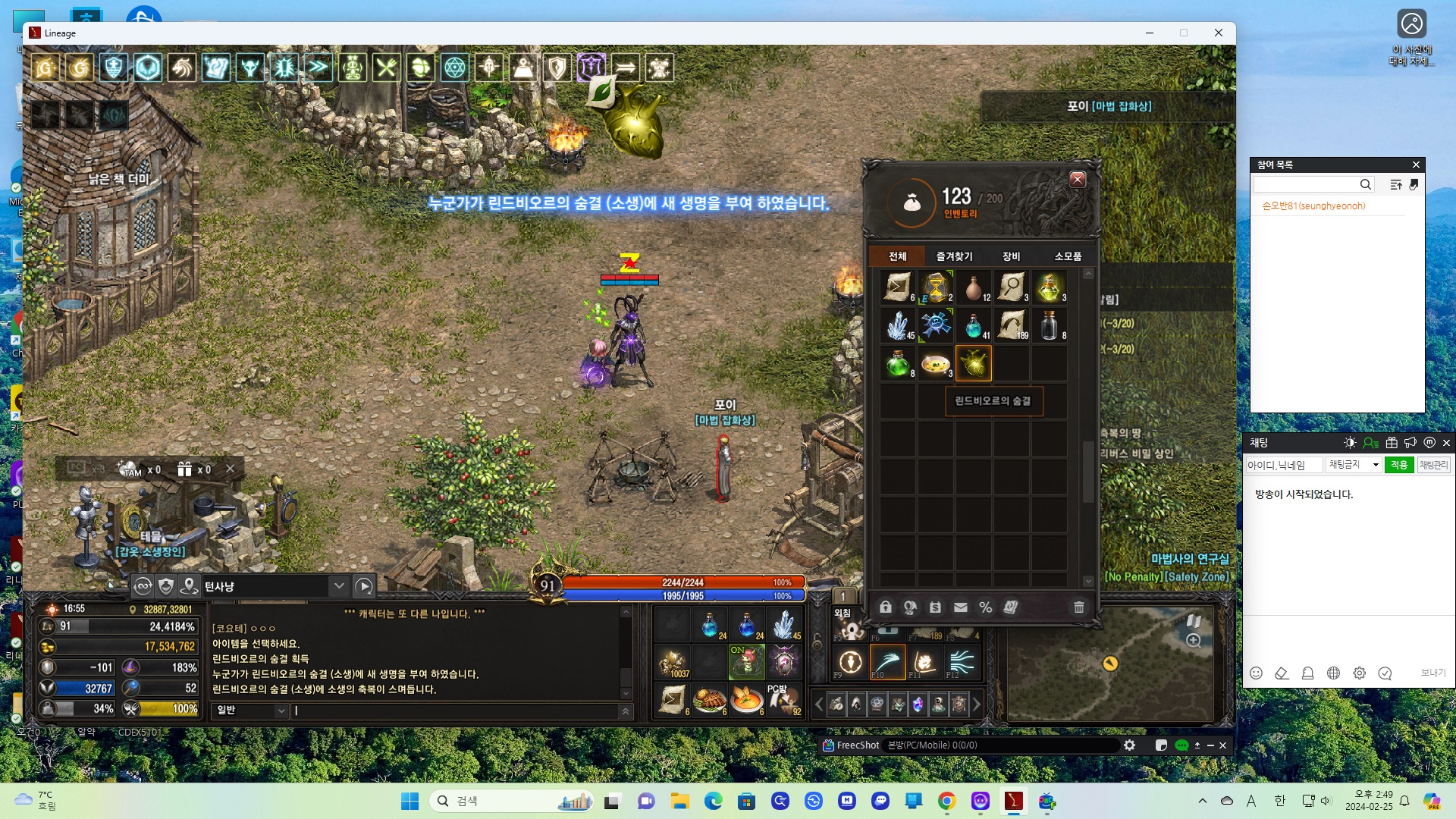1456x819 pixels.
Task: Click the trash can delete button in inventory
Action: pos(1078,607)
